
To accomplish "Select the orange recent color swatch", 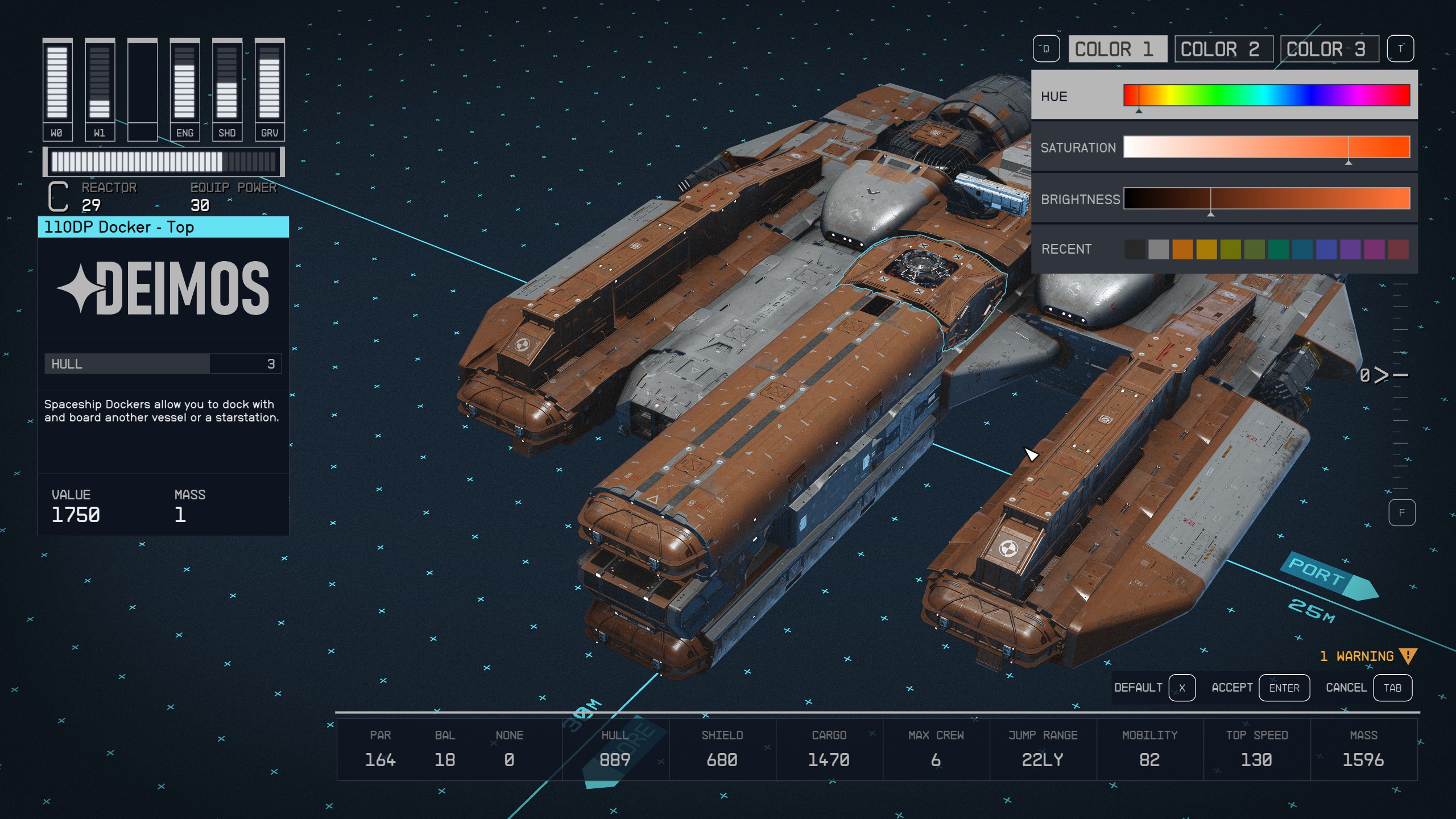I will 1182,249.
